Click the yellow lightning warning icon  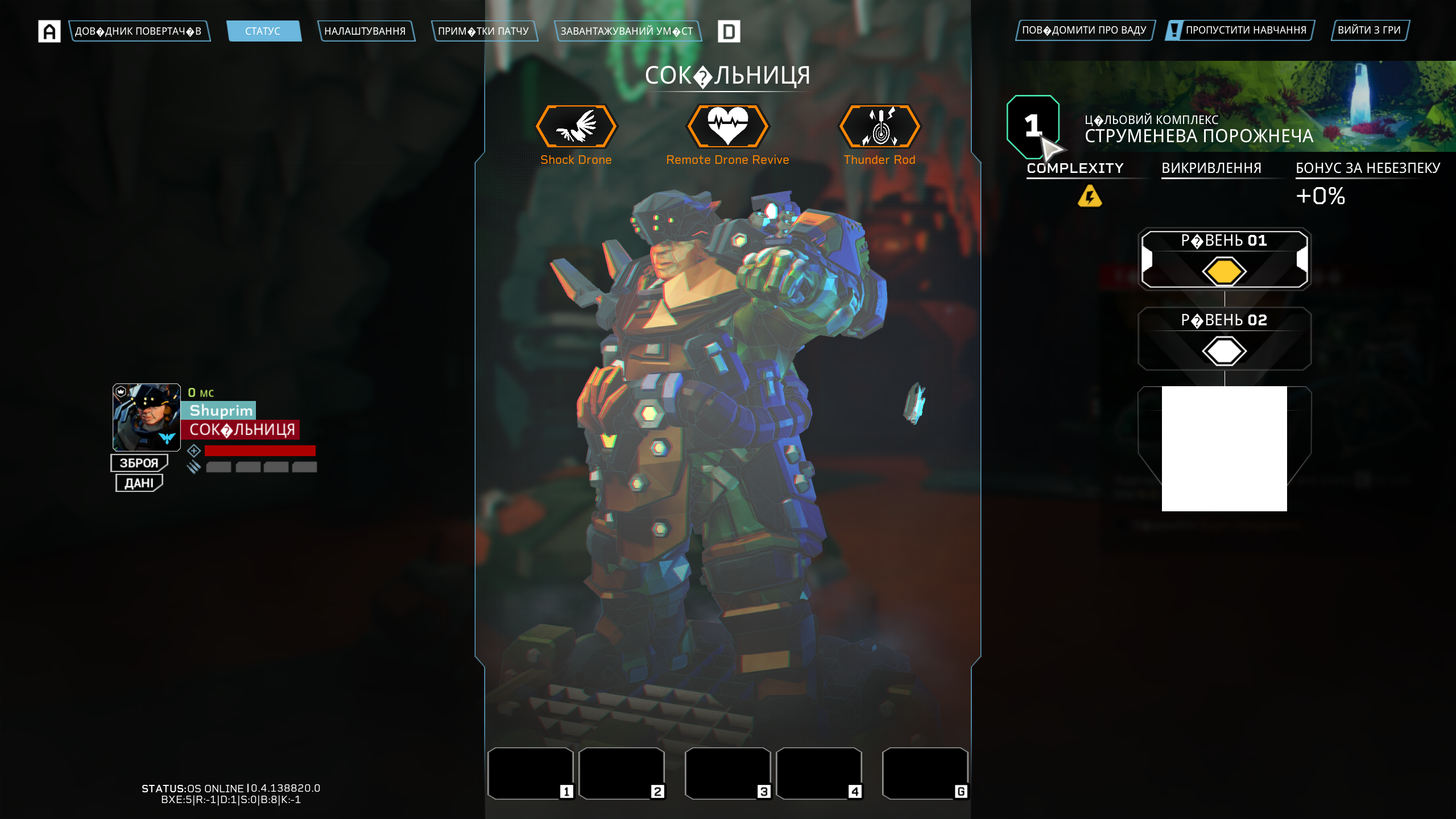1090,196
